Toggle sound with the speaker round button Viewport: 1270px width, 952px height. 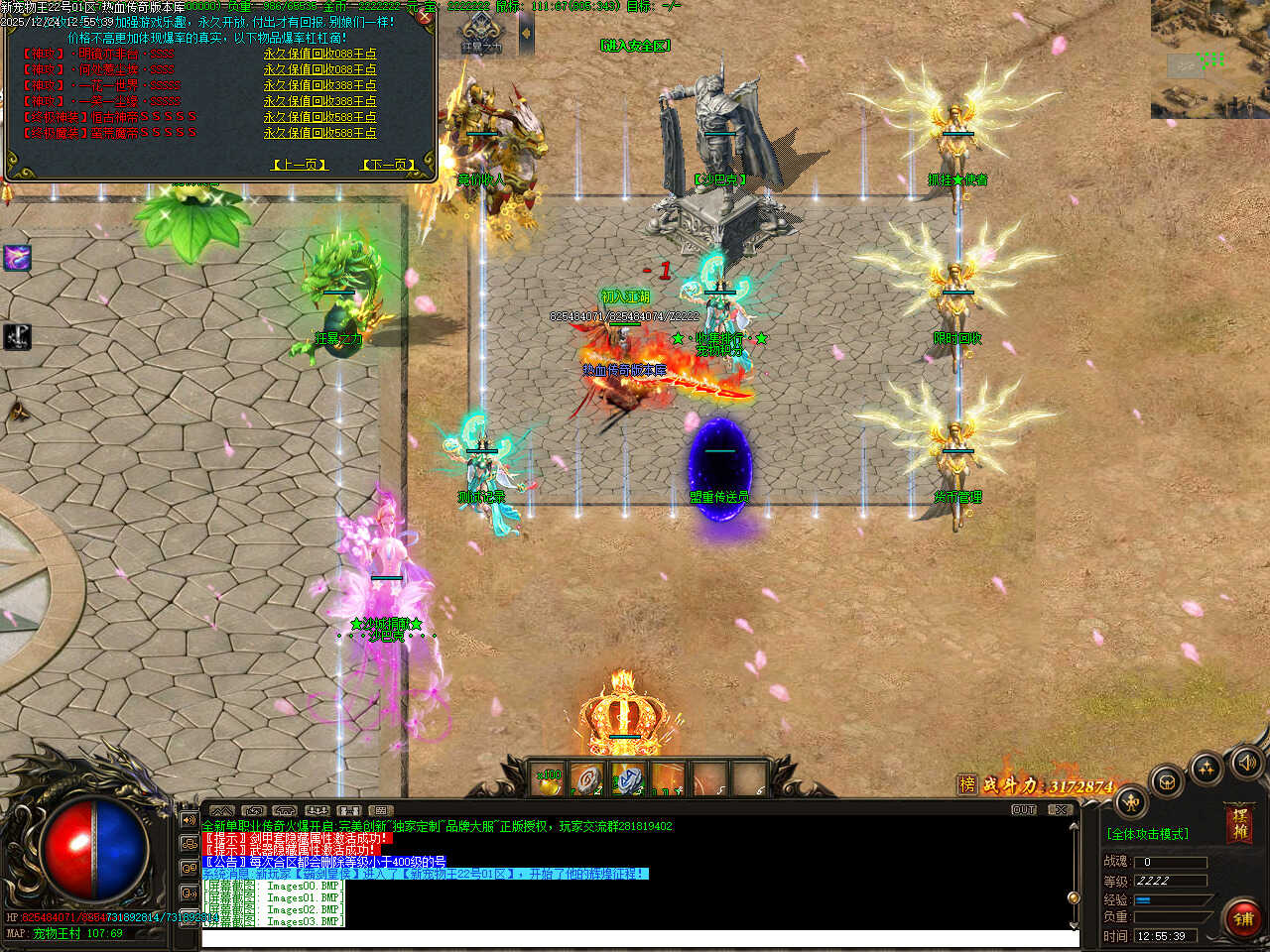pos(1246,762)
